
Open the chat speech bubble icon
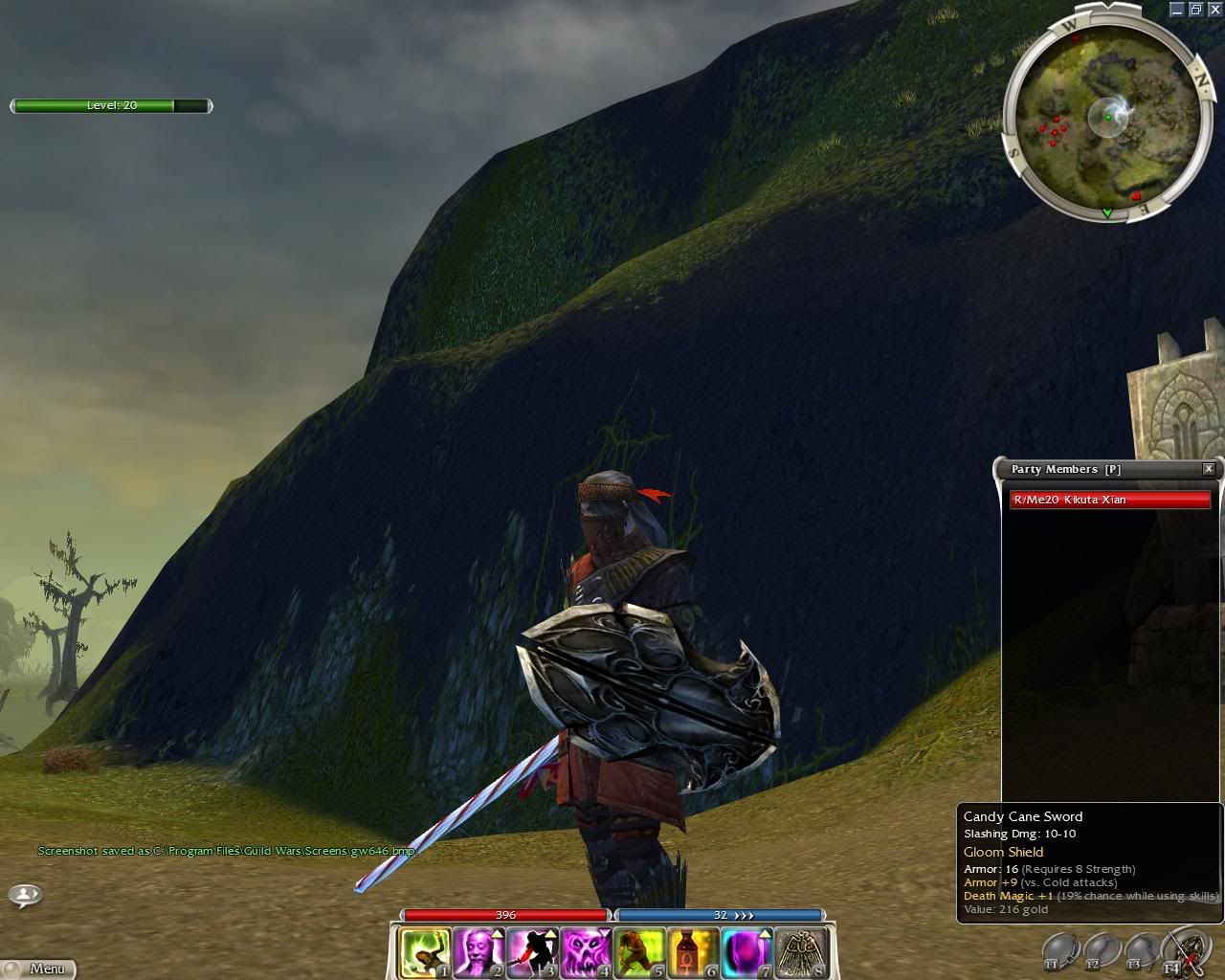coord(25,896)
